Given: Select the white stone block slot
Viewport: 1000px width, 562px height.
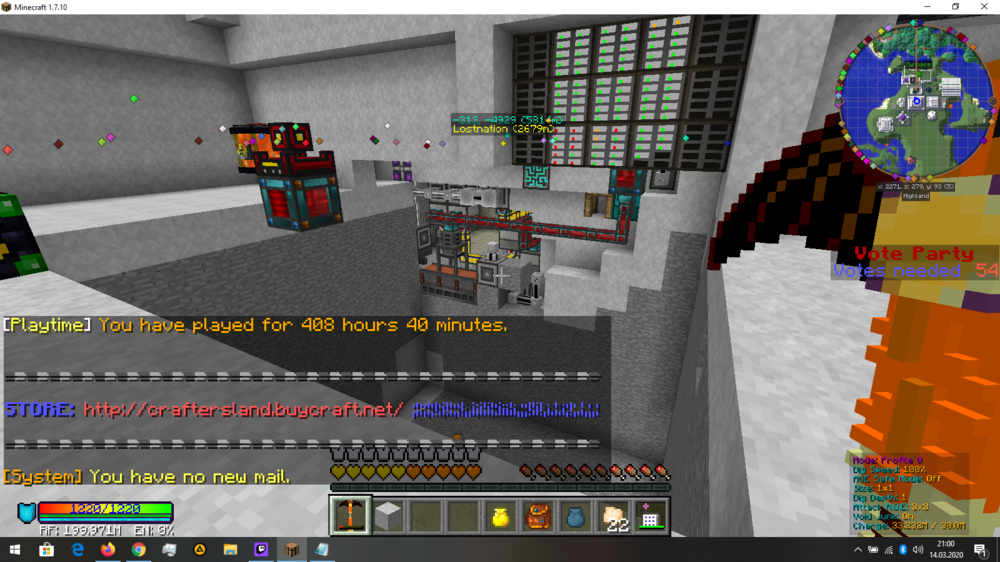Looking at the screenshot, I should (388, 515).
